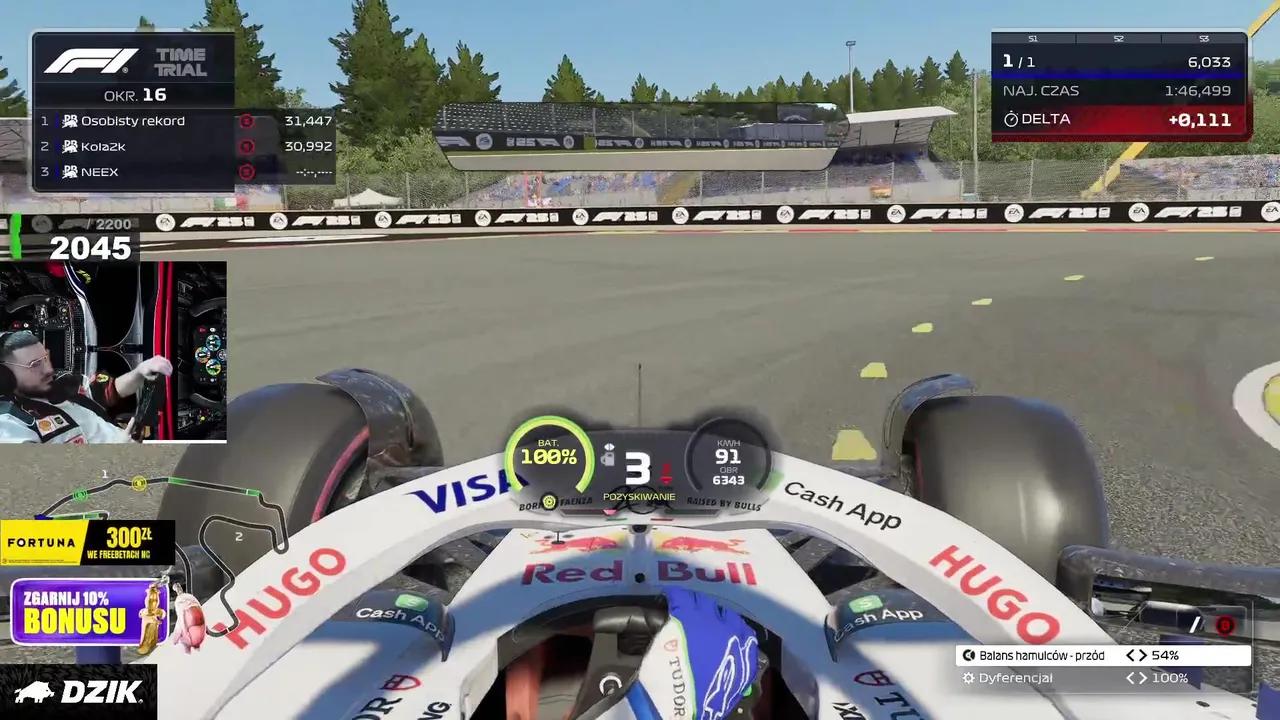Screen dimensions: 1280x720
Task: Click the DELTA time panel row
Action: tap(1119, 120)
